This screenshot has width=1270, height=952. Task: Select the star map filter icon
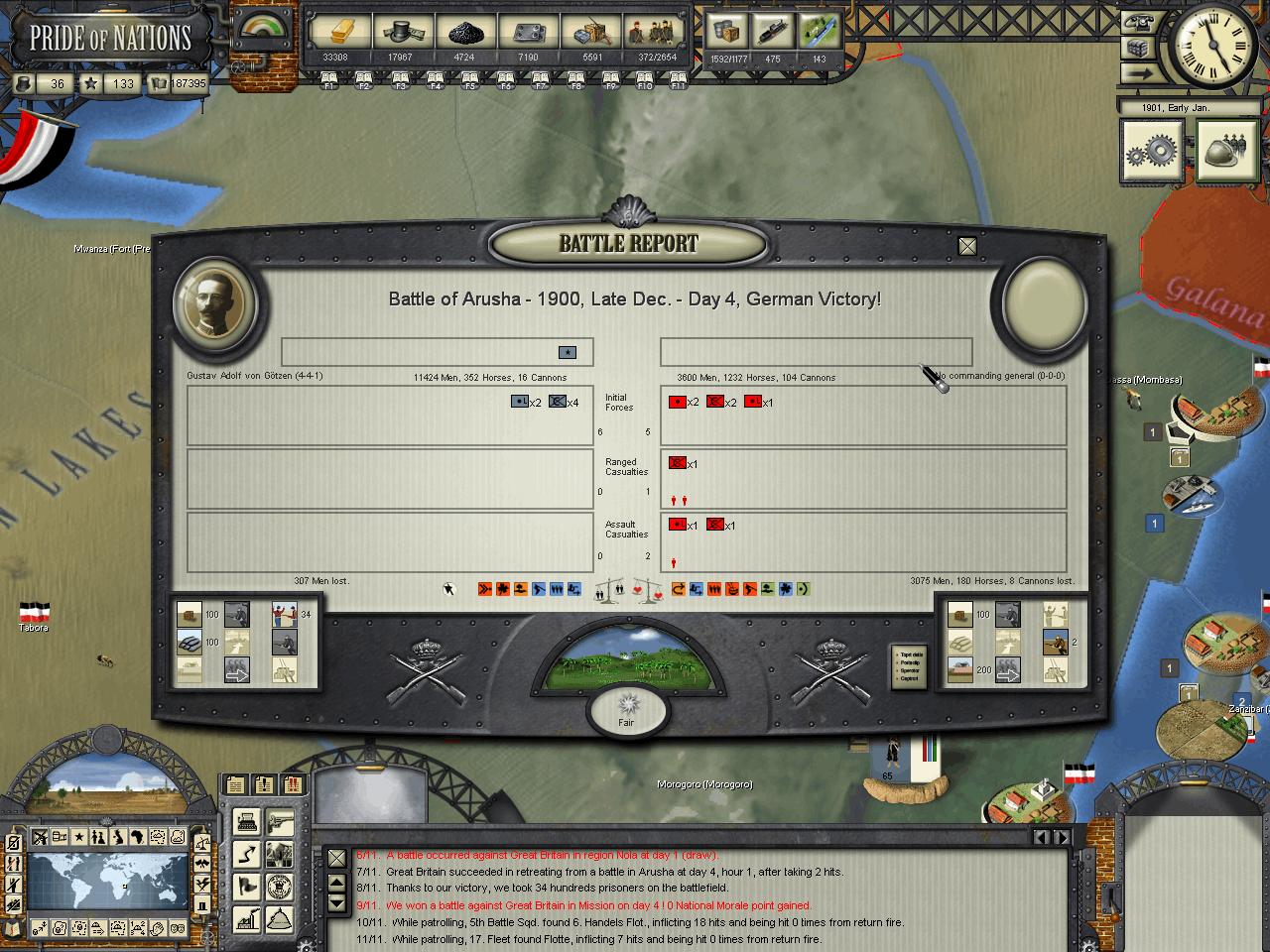point(79,838)
